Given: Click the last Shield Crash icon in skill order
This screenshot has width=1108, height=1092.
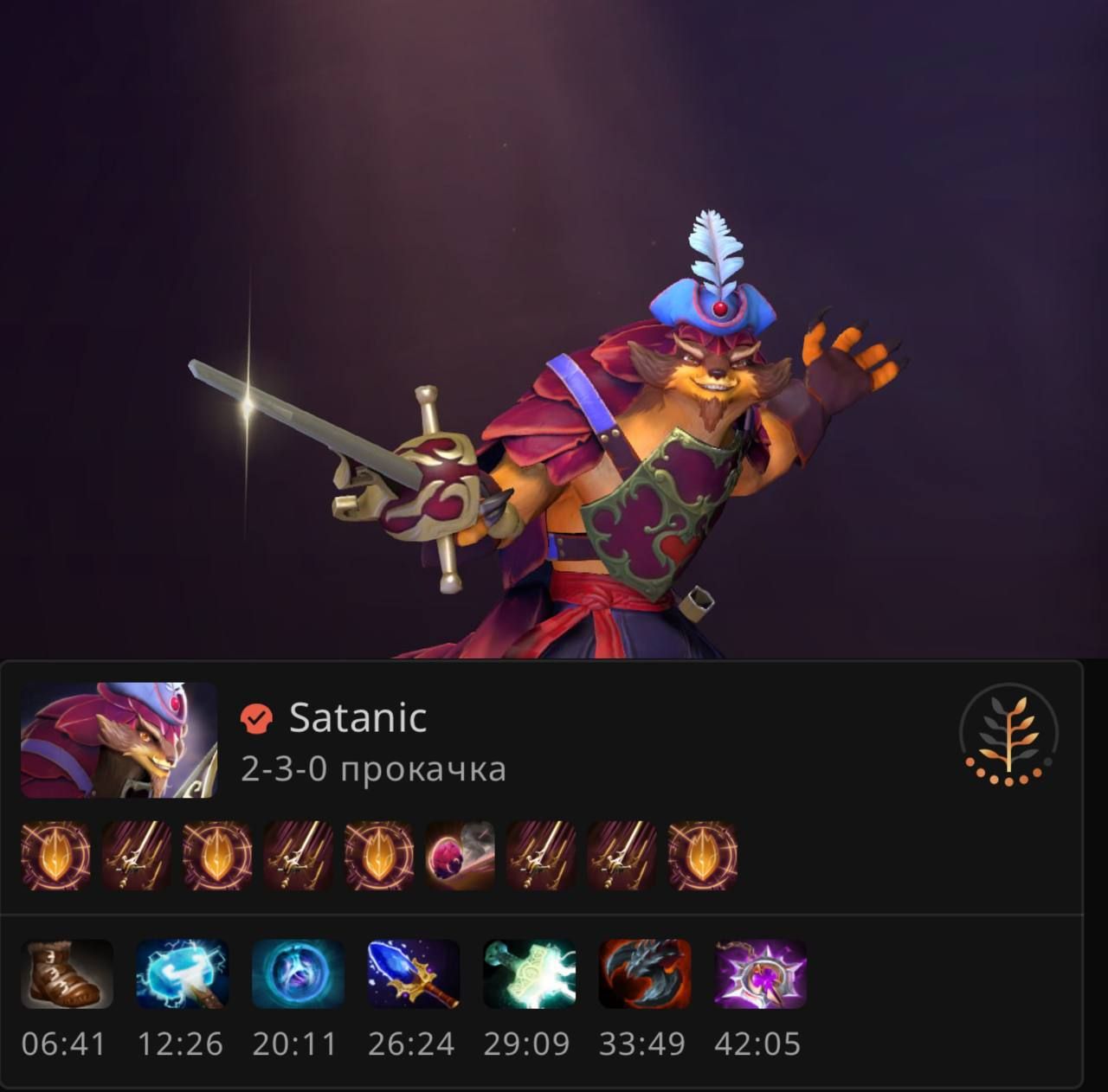Looking at the screenshot, I should click(x=701, y=857).
